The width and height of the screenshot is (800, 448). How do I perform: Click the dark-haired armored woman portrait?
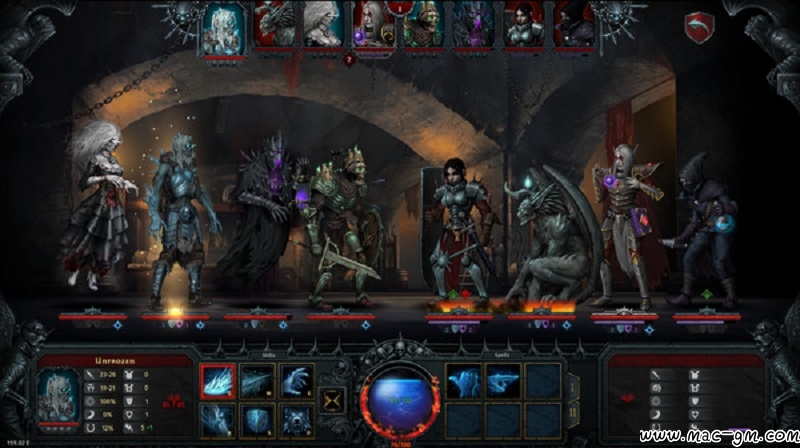point(521,25)
